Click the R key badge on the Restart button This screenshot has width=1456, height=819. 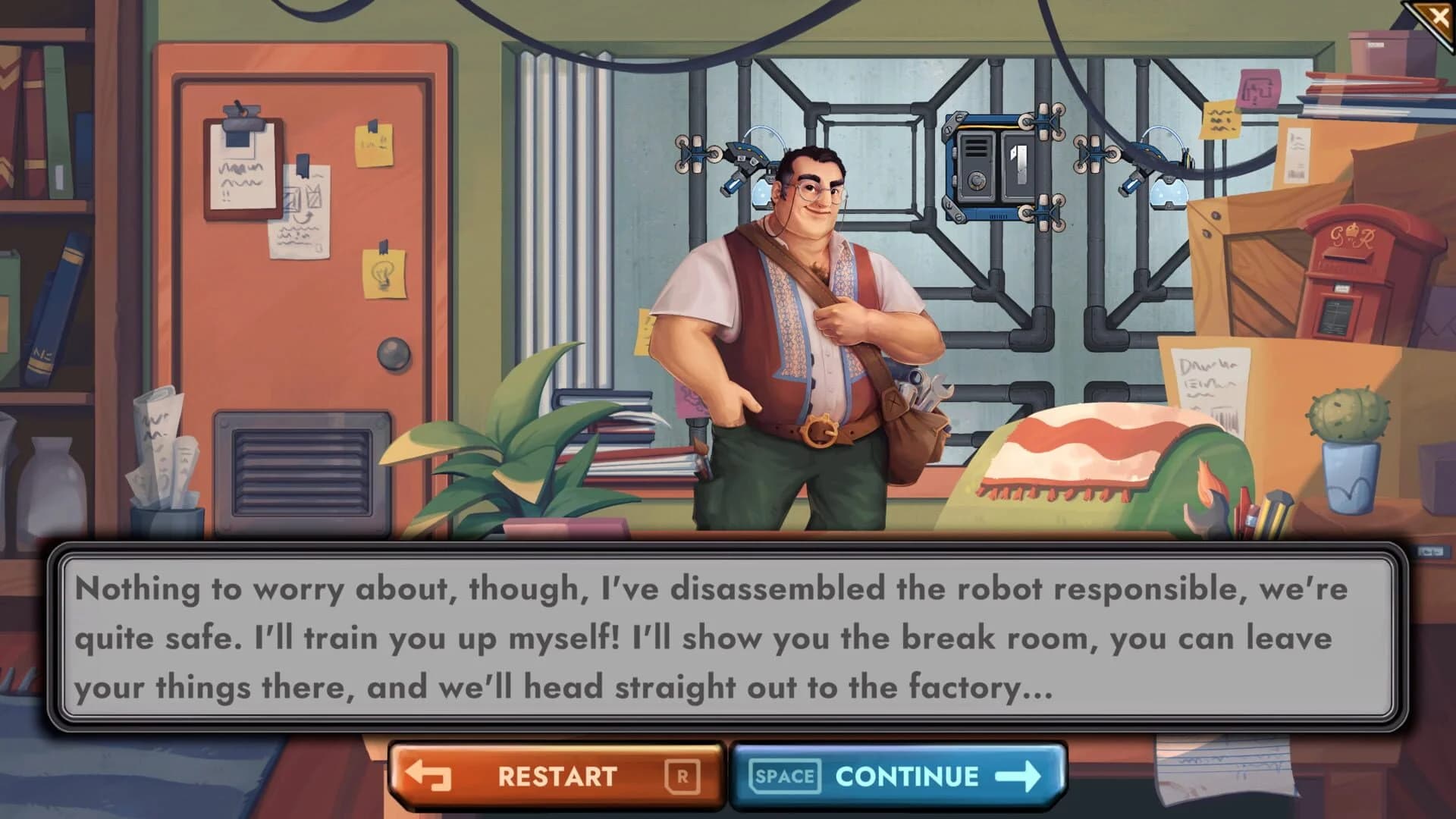tap(681, 775)
